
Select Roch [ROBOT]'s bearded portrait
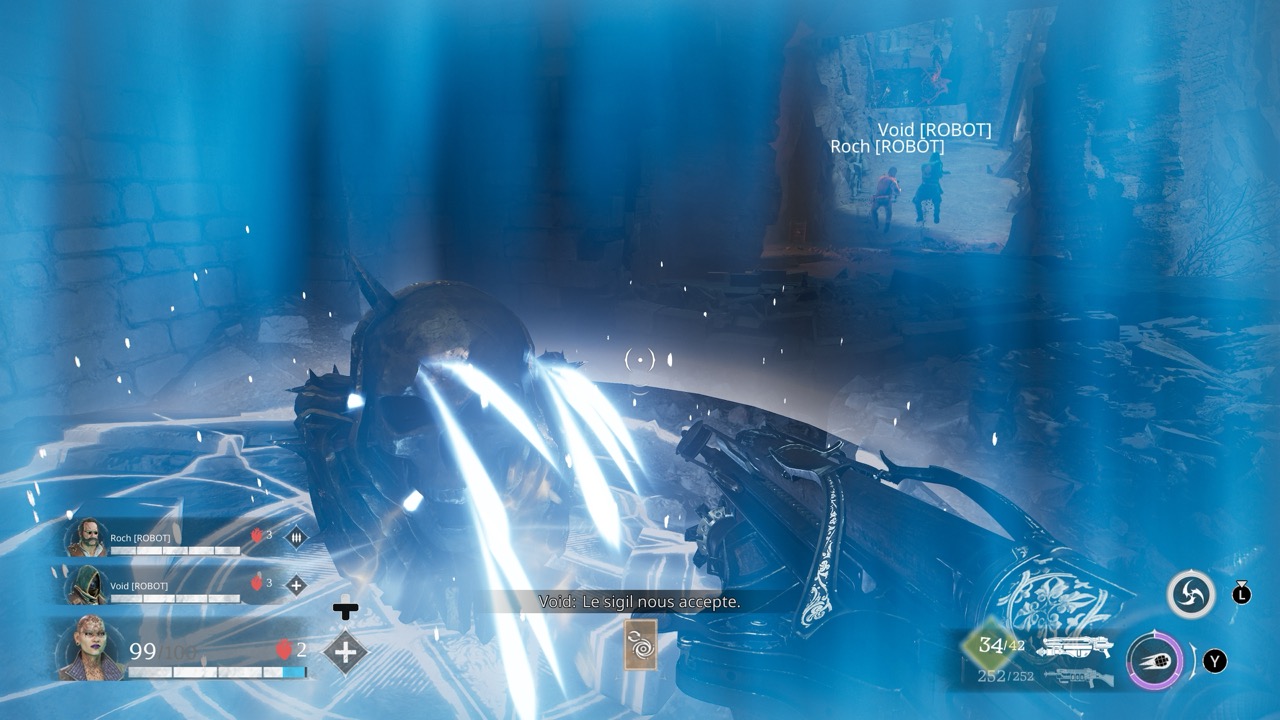point(87,537)
